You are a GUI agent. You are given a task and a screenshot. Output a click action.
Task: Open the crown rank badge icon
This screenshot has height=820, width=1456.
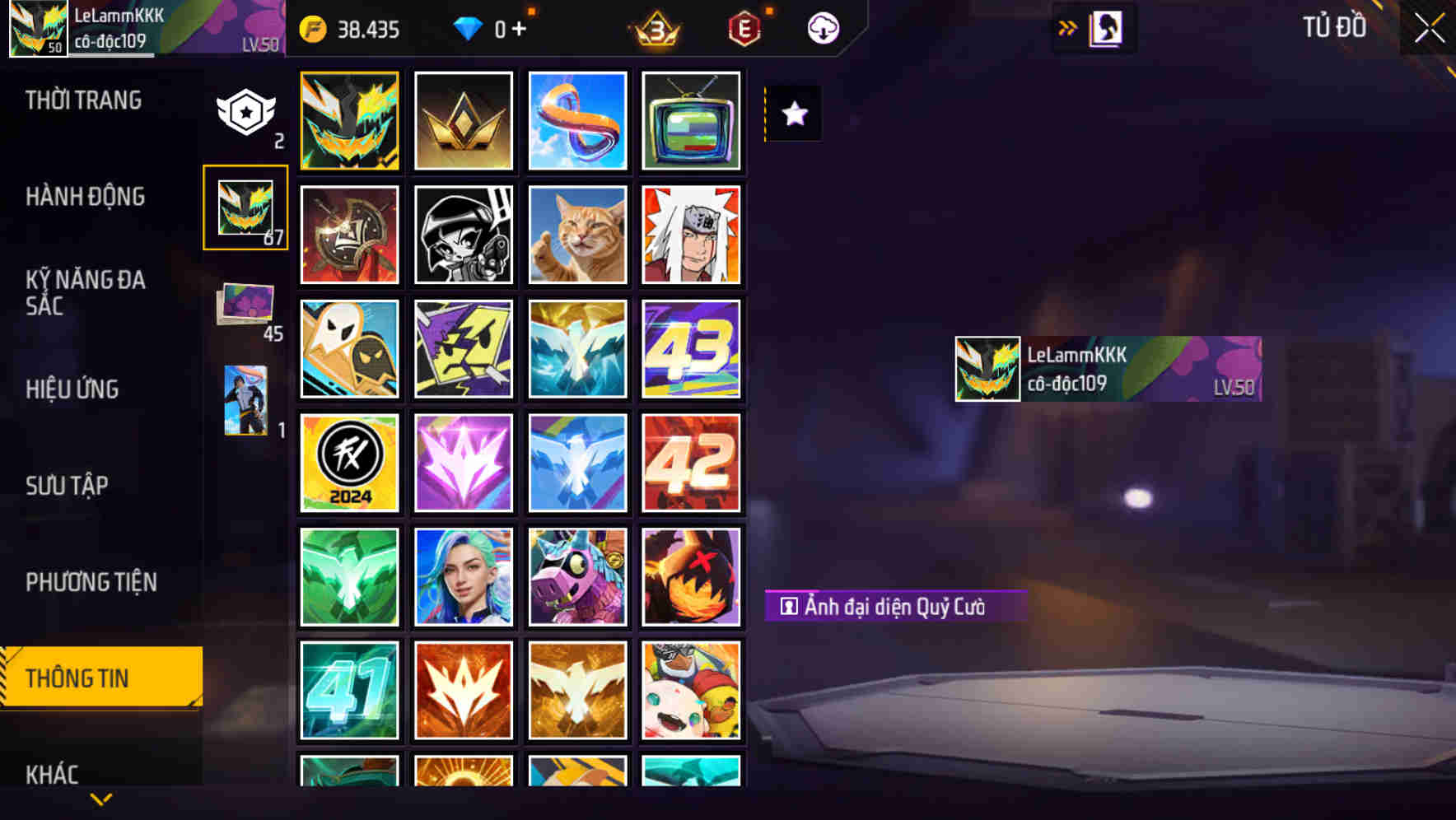click(655, 29)
